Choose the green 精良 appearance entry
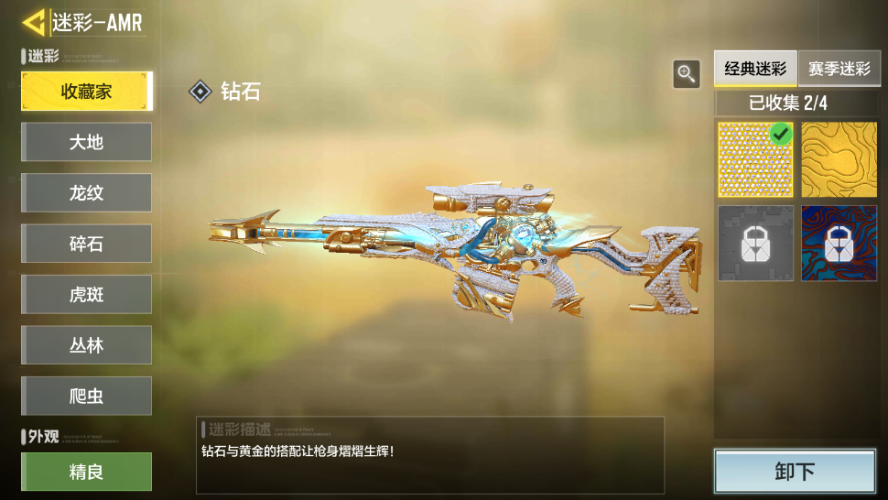 86,471
